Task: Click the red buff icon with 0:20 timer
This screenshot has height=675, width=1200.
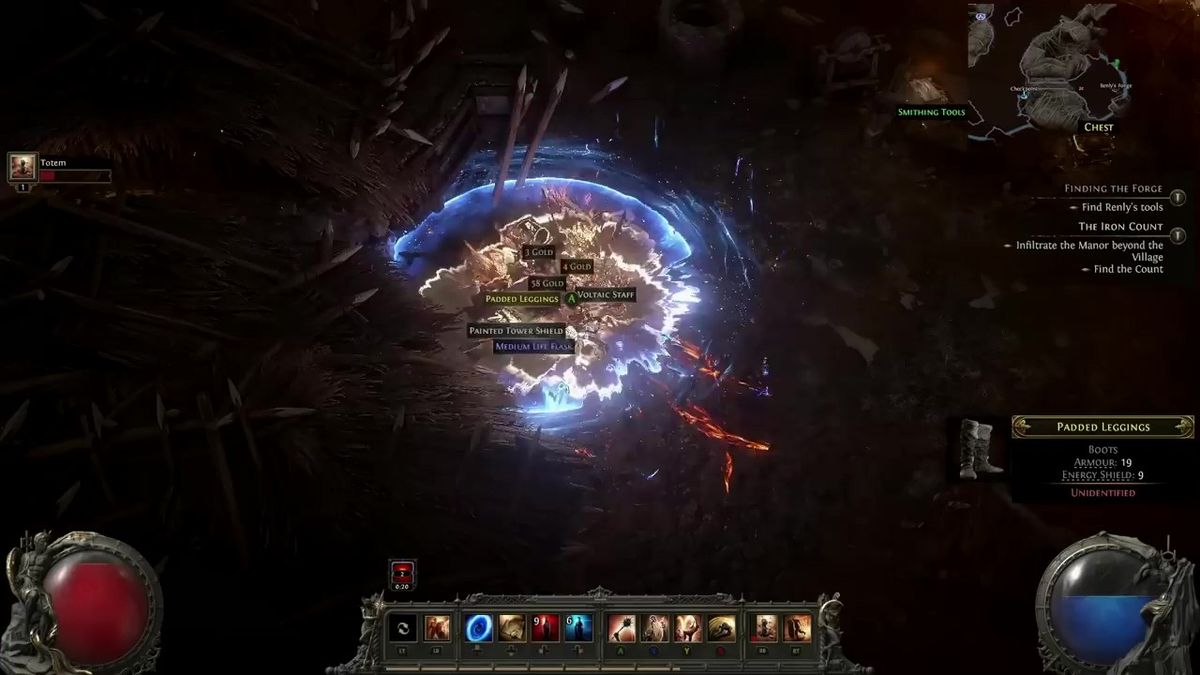Action: tap(402, 574)
